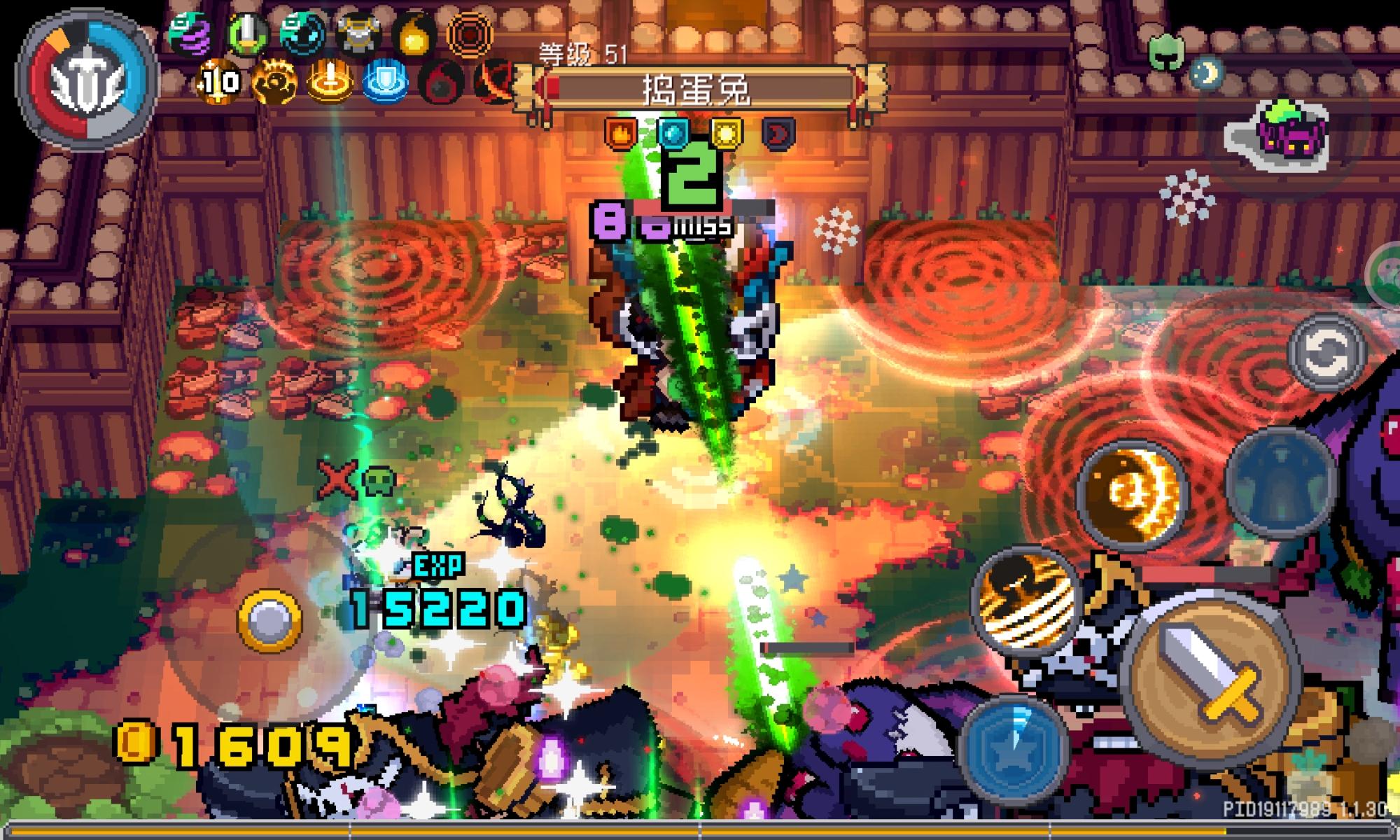Tap the golden armor buff icon
Viewport: 1400px width, 840px height.
(357, 31)
